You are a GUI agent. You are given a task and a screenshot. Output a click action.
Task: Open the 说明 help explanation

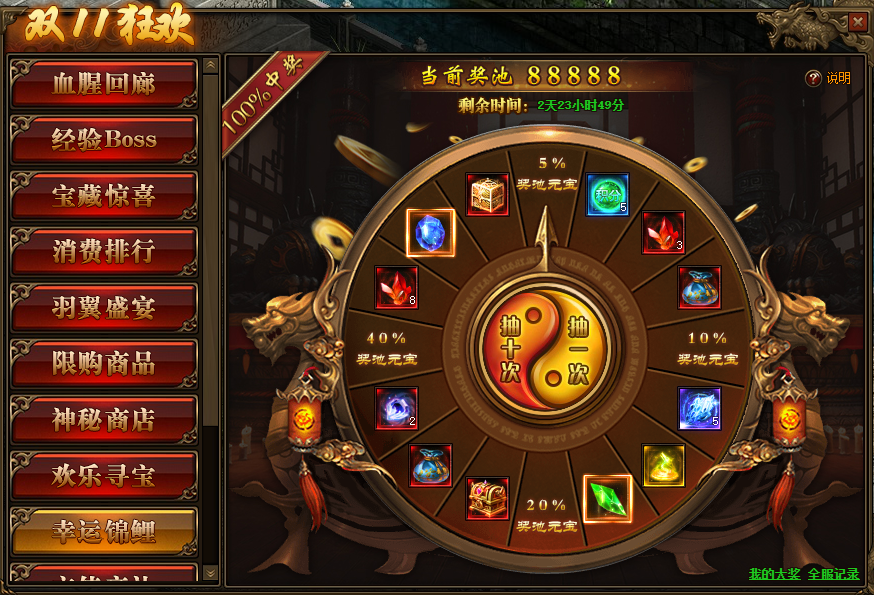coord(829,78)
